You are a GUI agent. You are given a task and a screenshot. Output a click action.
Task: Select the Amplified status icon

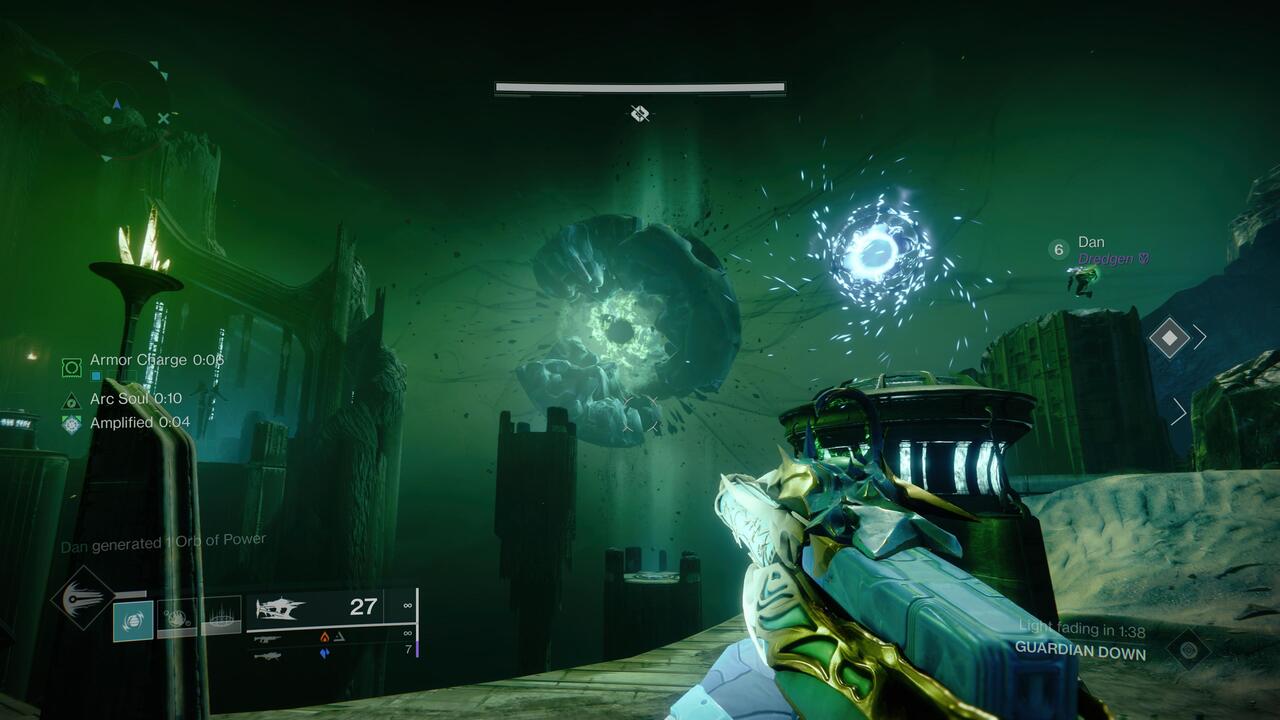click(x=71, y=423)
